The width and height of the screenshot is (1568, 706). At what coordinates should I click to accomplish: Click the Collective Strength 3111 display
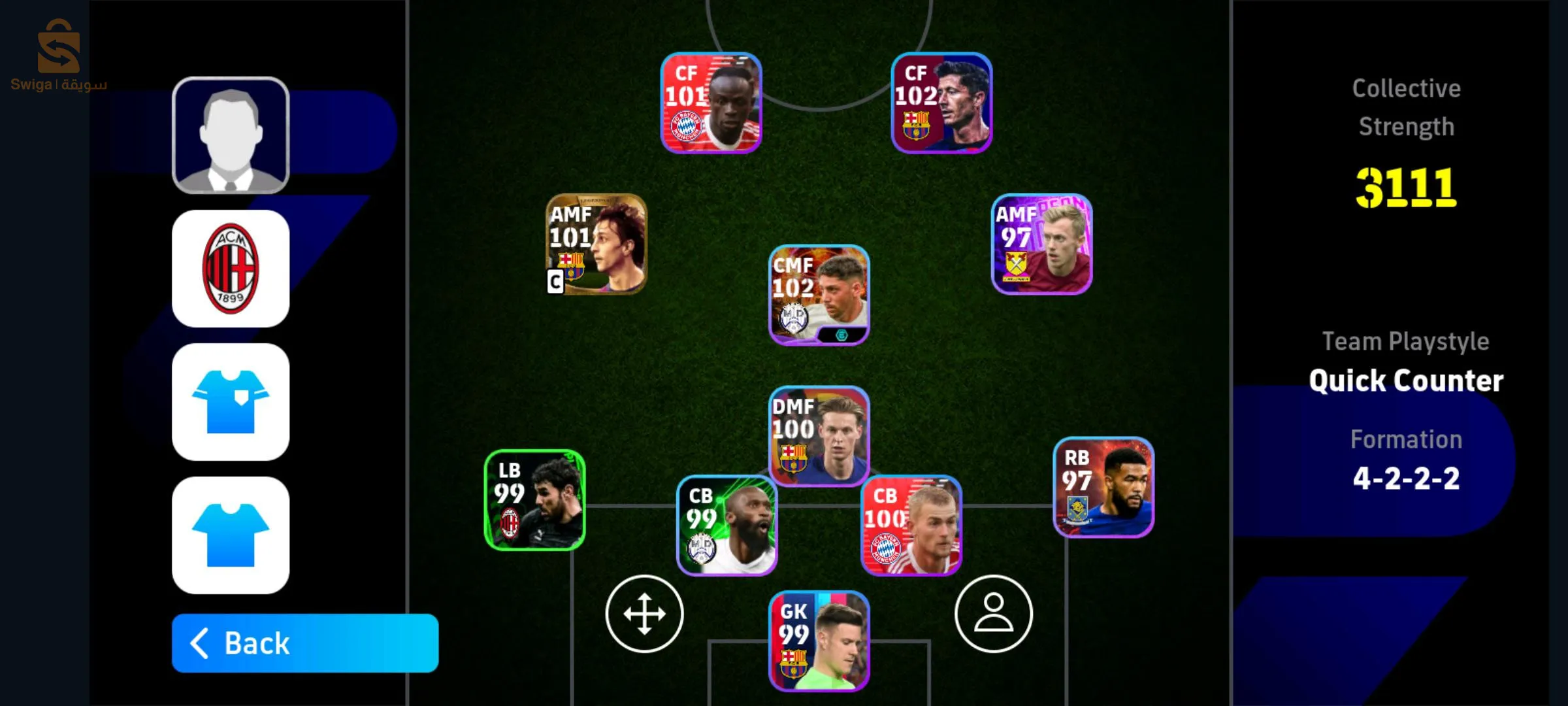click(1406, 188)
